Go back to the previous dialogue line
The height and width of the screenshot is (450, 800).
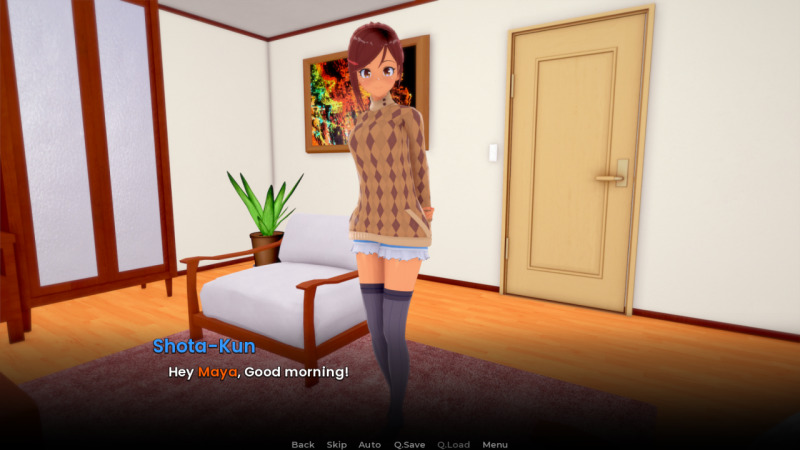click(x=302, y=444)
